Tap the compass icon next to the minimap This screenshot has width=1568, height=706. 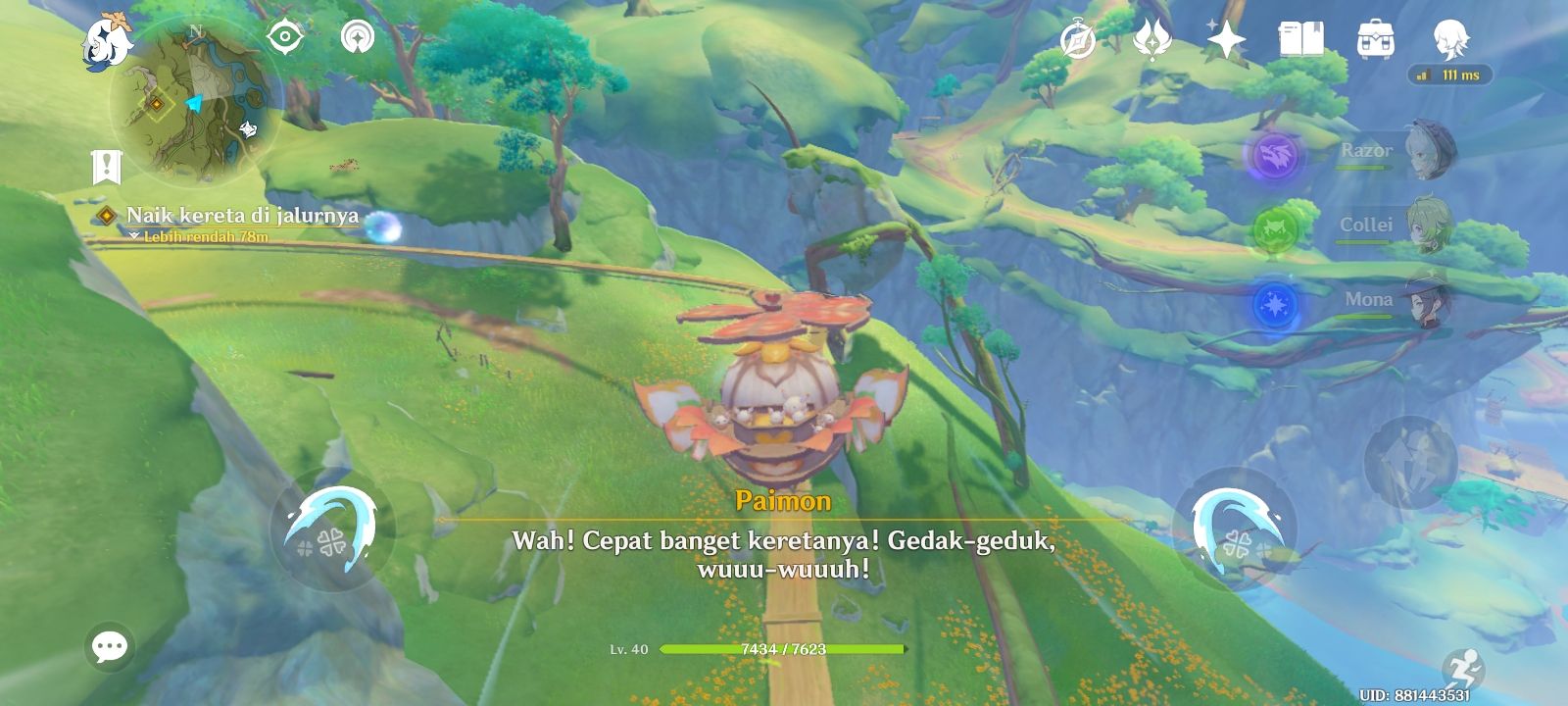[282, 37]
